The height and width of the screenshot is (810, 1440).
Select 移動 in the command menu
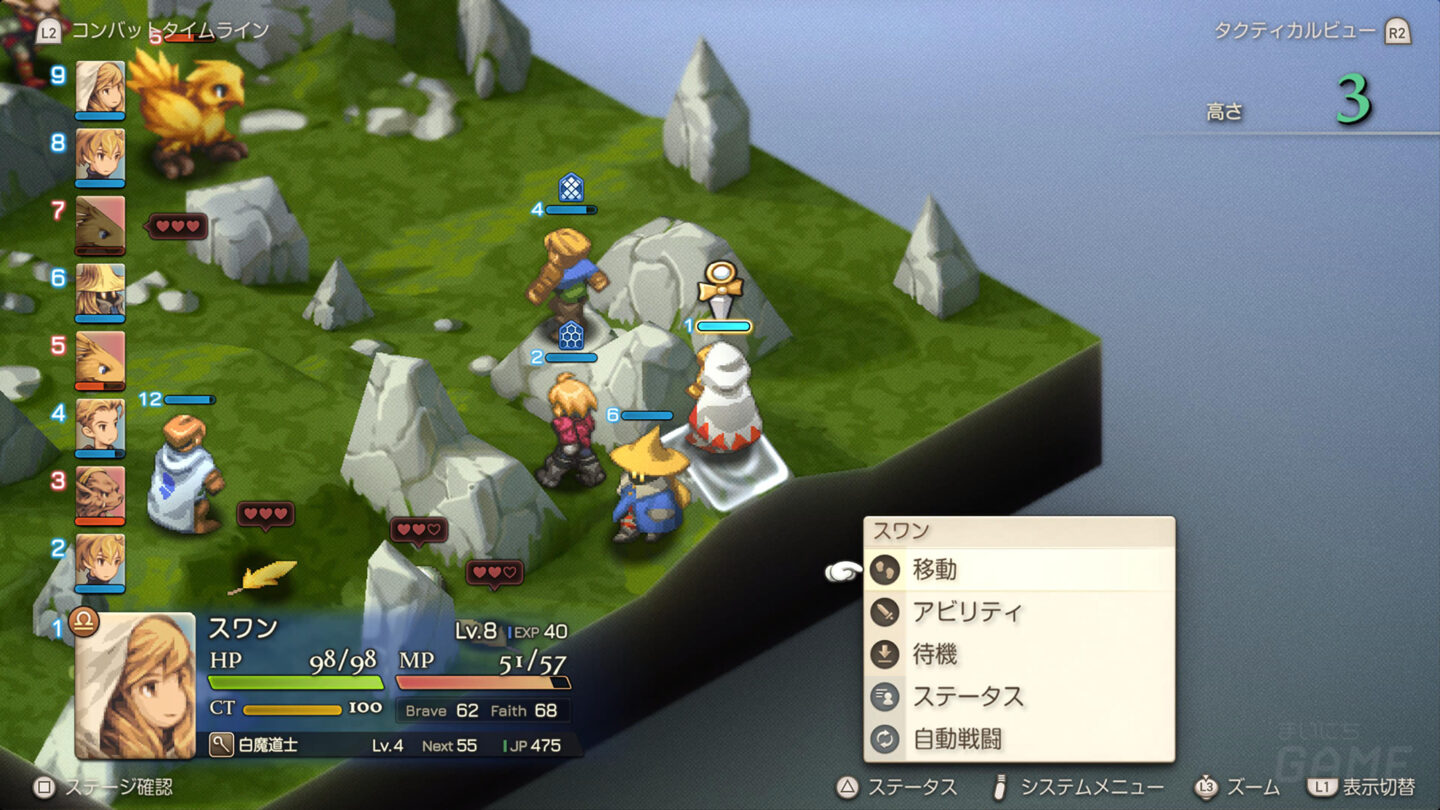tap(1018, 570)
